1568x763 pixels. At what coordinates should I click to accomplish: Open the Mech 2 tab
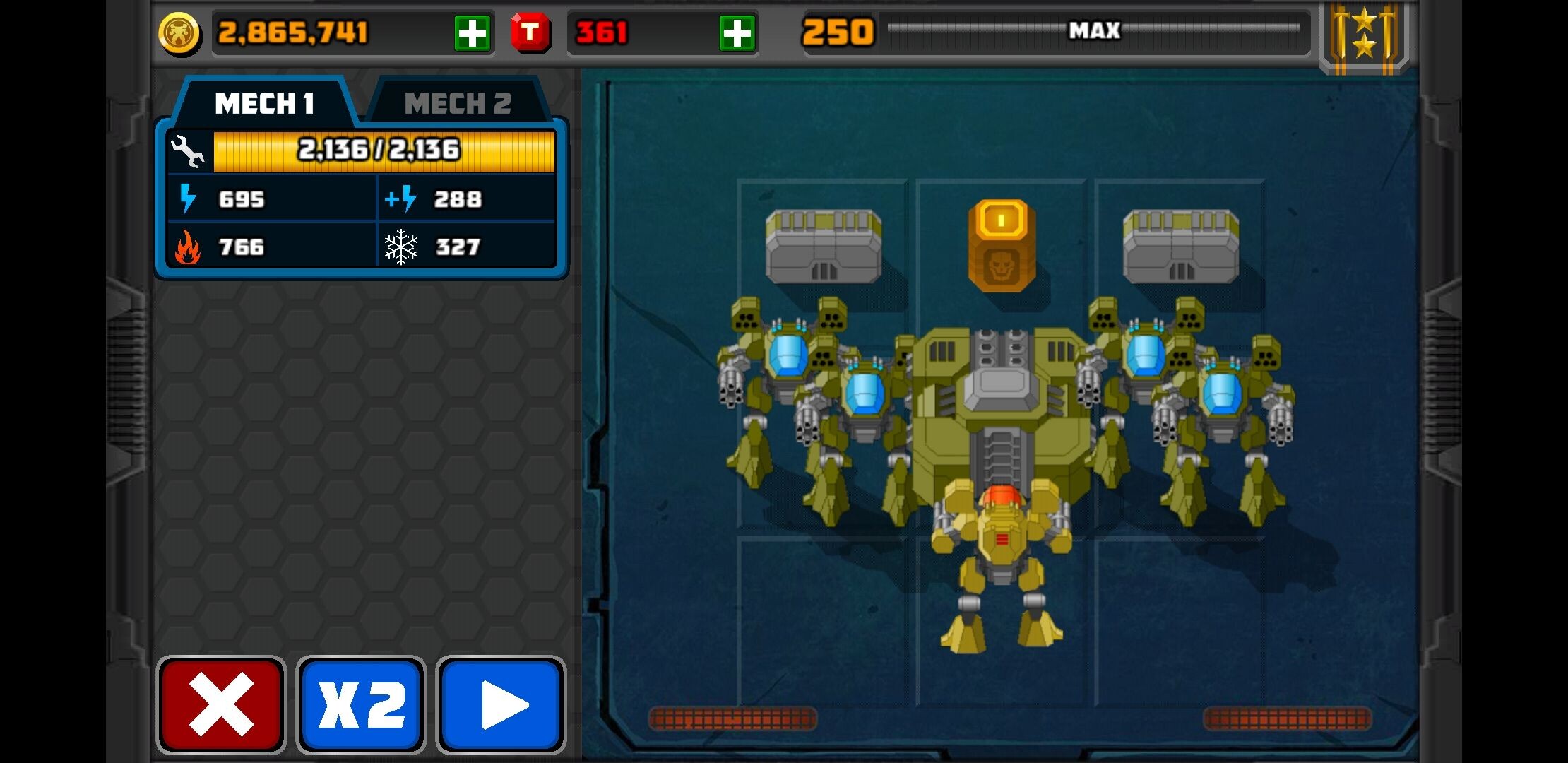point(457,104)
